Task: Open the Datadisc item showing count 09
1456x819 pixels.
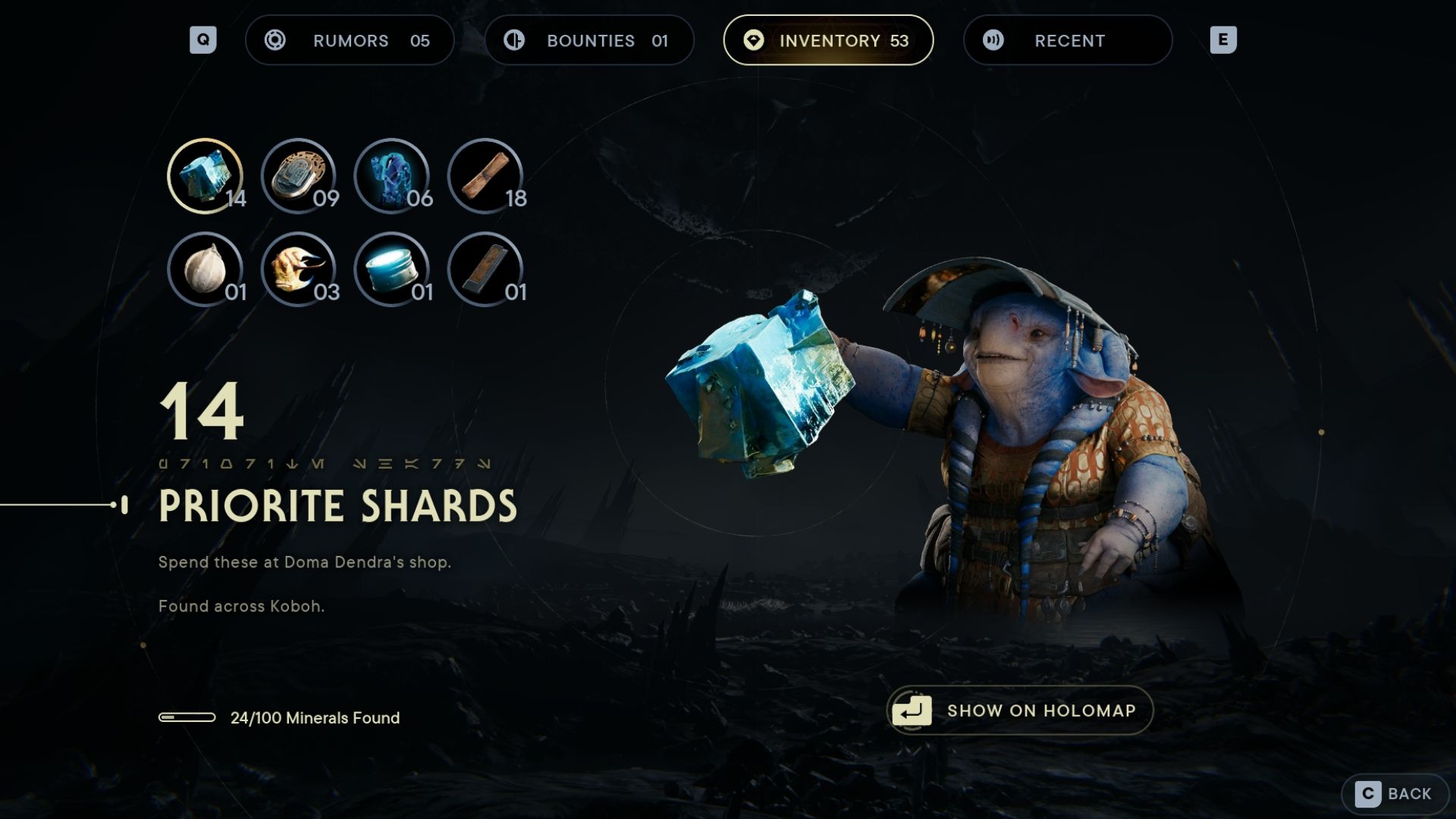Action: pos(299,176)
